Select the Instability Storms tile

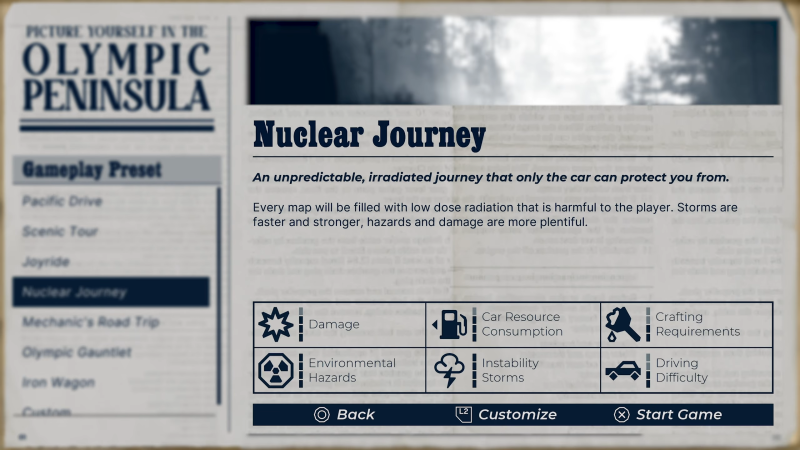pos(513,370)
